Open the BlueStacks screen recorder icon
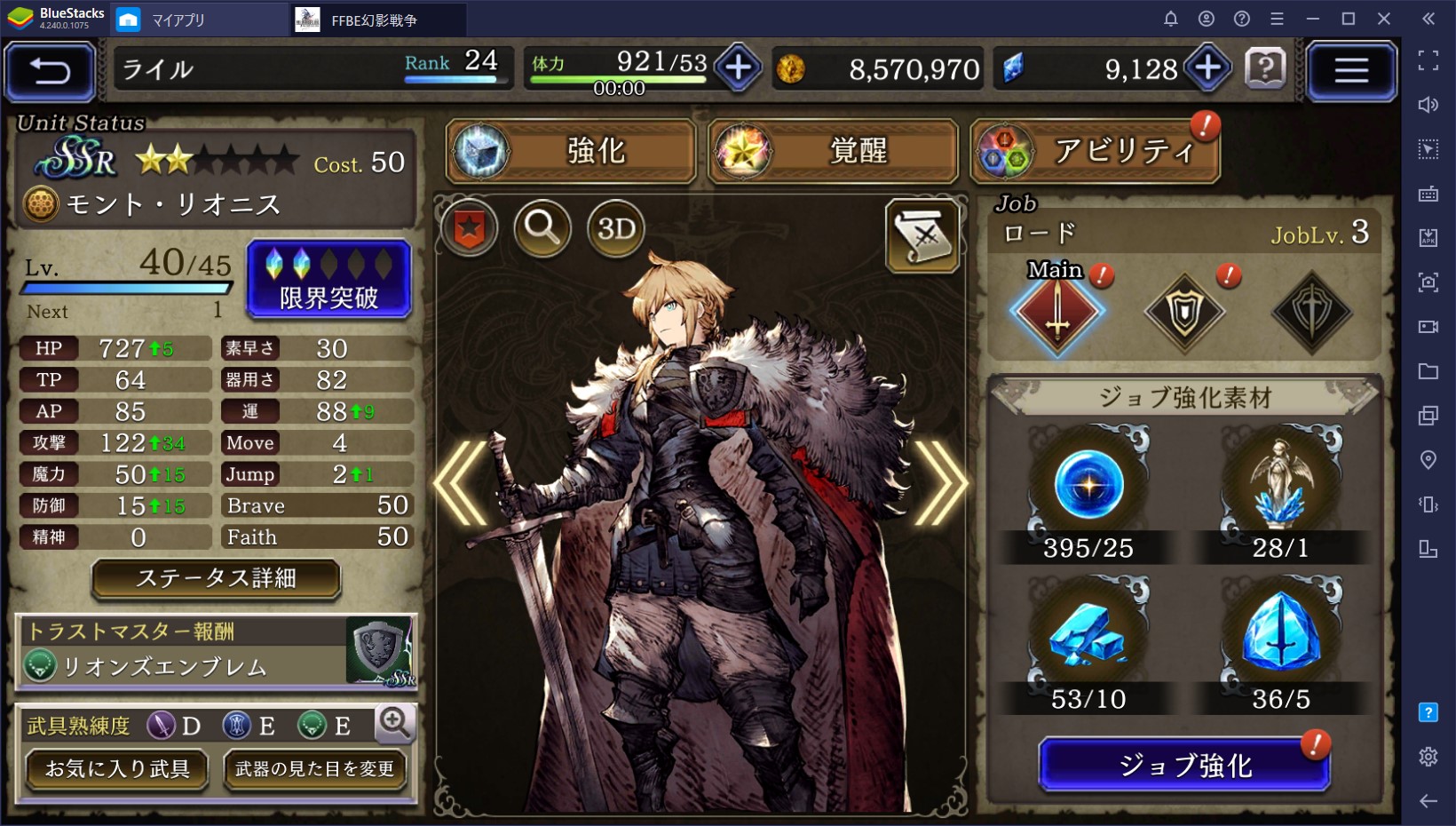Image resolution: width=1456 pixels, height=826 pixels. 1428,327
